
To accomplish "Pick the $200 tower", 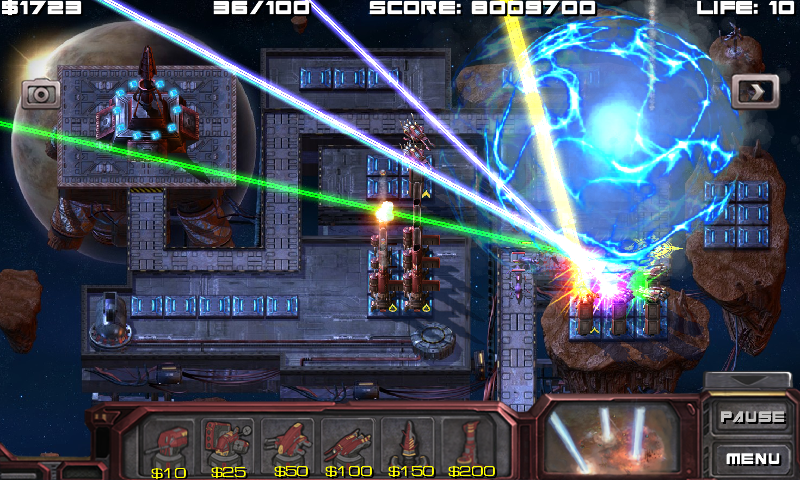I will 470,442.
